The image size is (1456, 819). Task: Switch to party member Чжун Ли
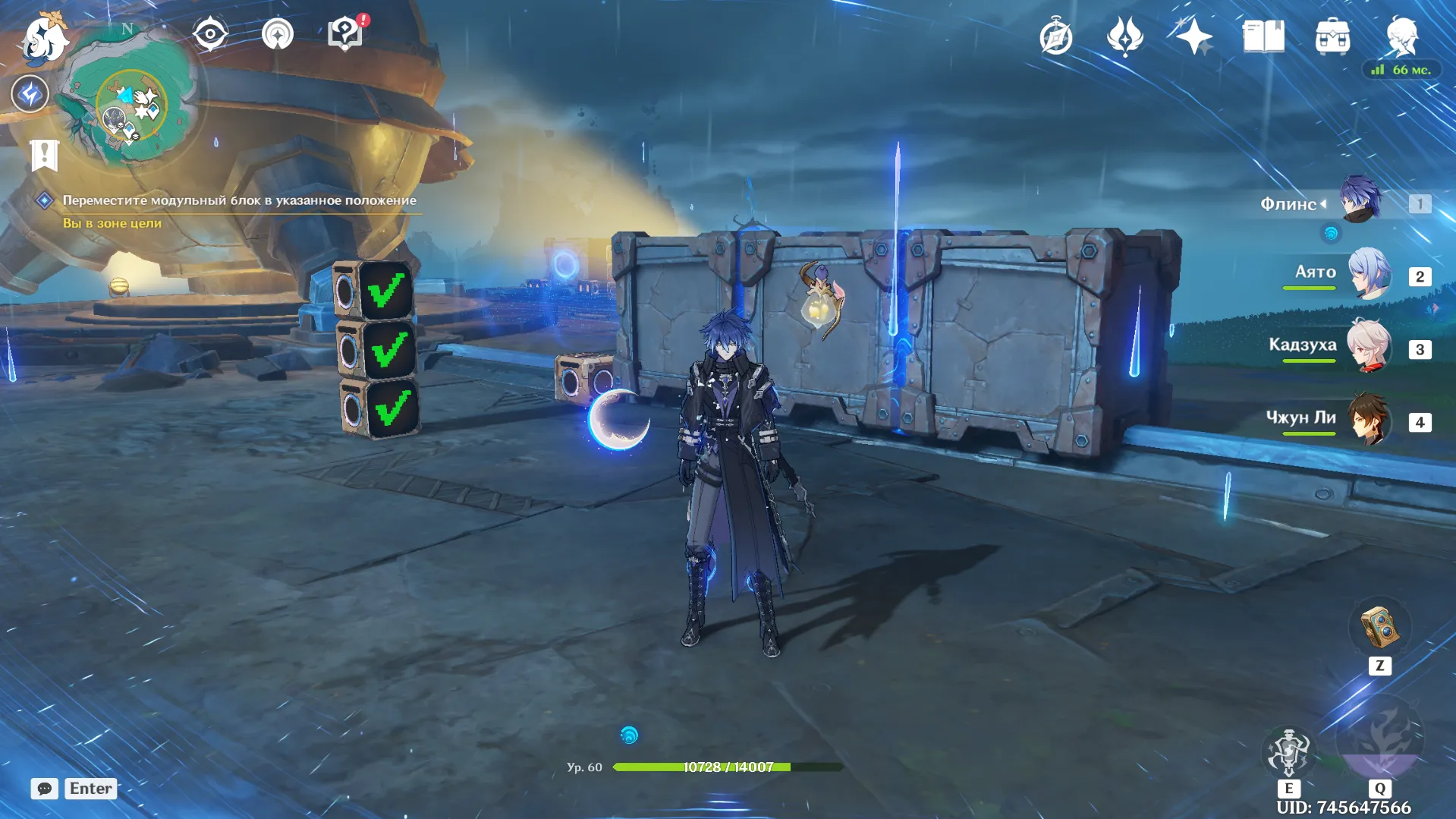click(1369, 419)
